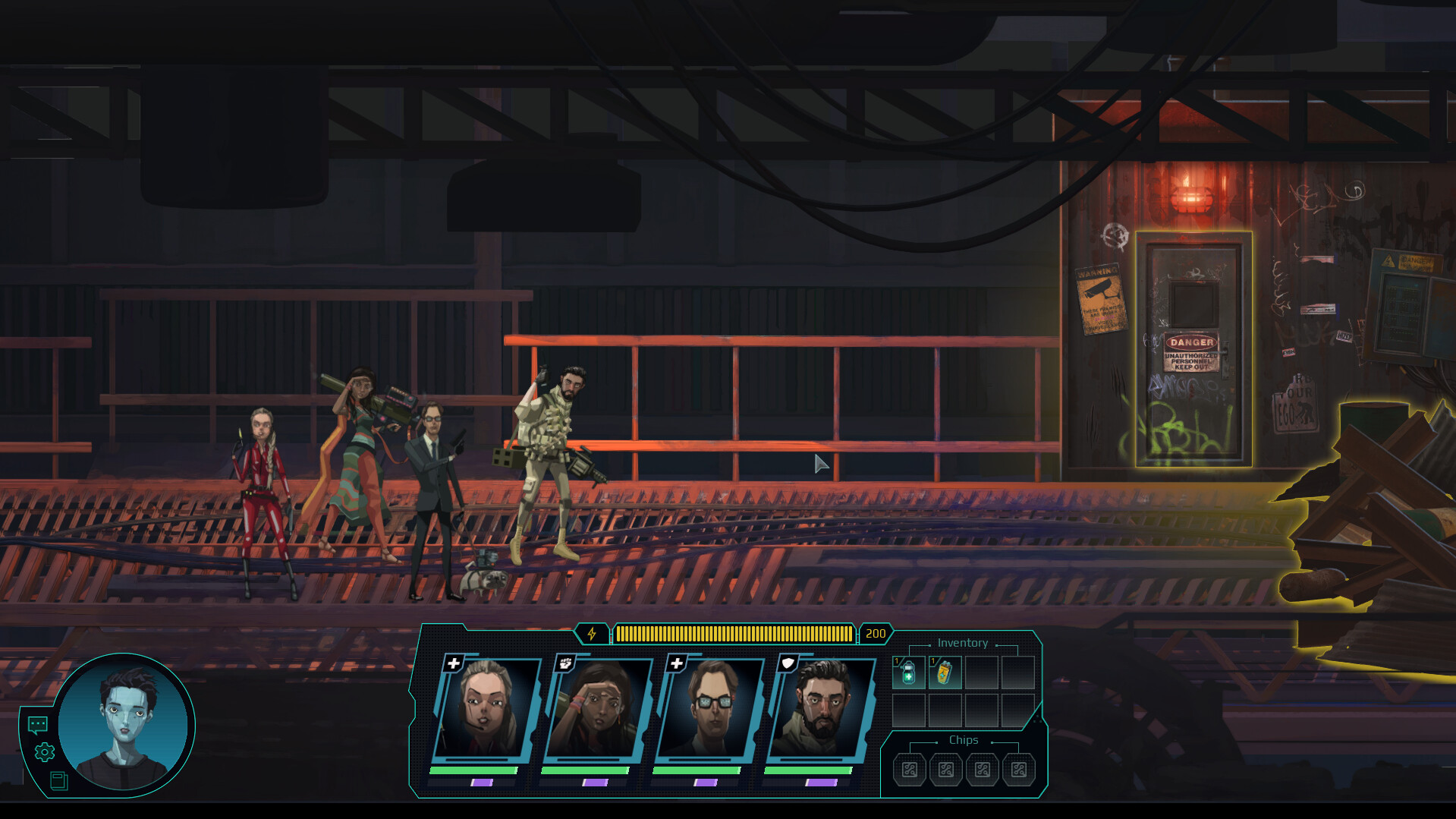This screenshot has height=819, width=1456.
Task: Open the settings gear icon
Action: (x=43, y=753)
